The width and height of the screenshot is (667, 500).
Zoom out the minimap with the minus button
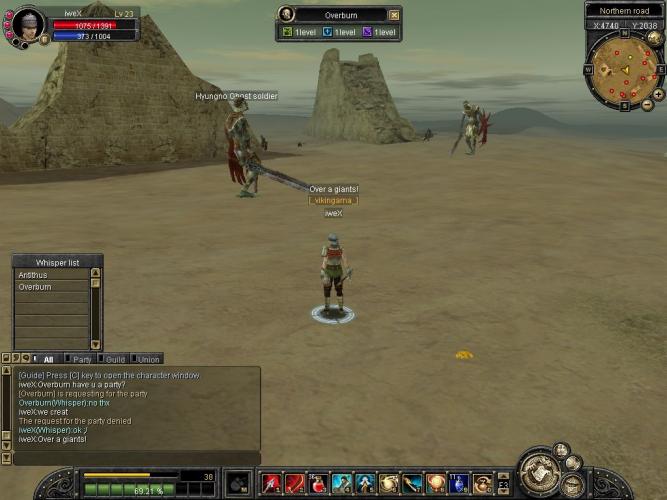click(x=647, y=104)
